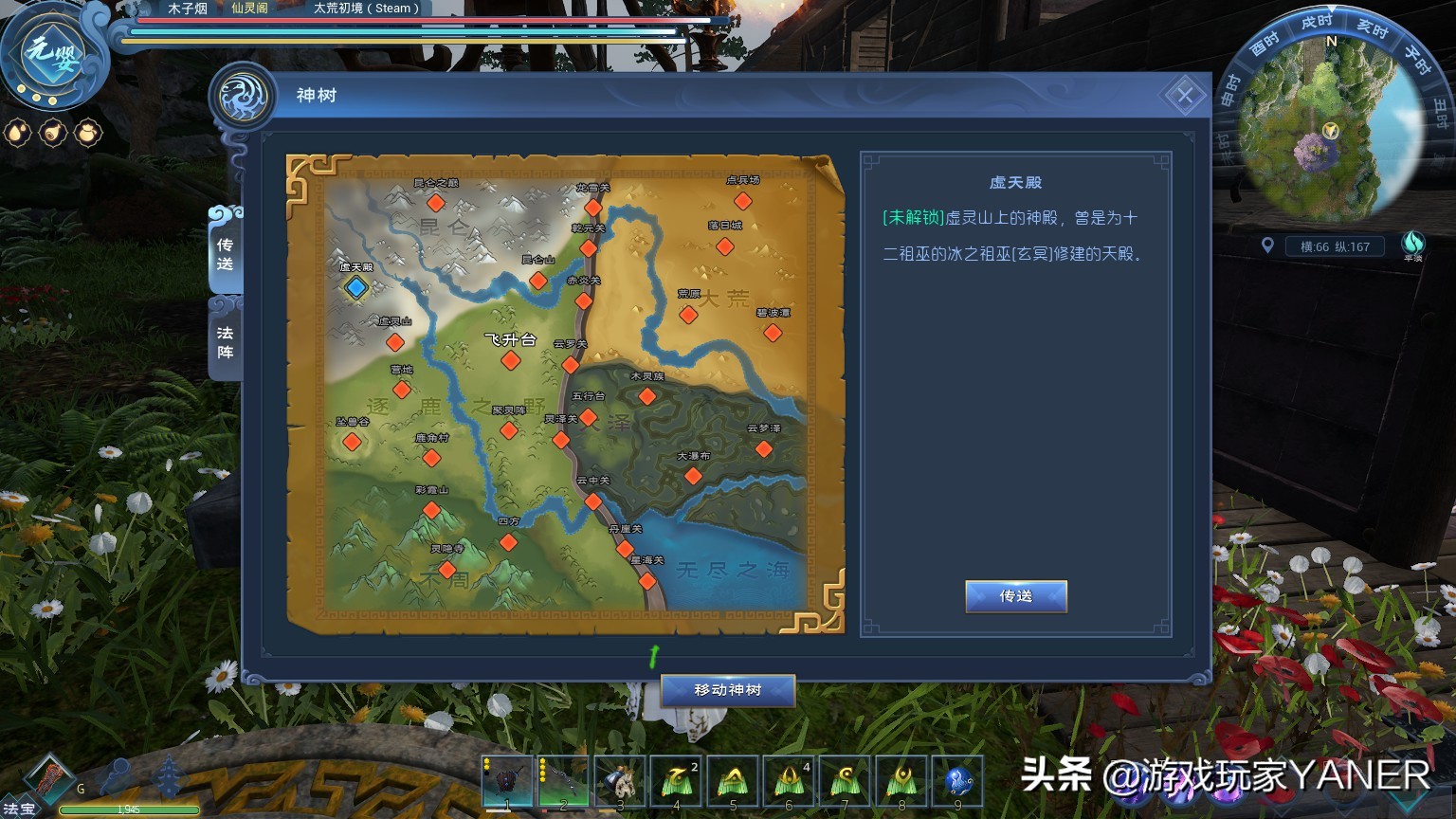Select the 虚天殿 diamond marker on the map
1456x819 pixels.
click(x=355, y=289)
